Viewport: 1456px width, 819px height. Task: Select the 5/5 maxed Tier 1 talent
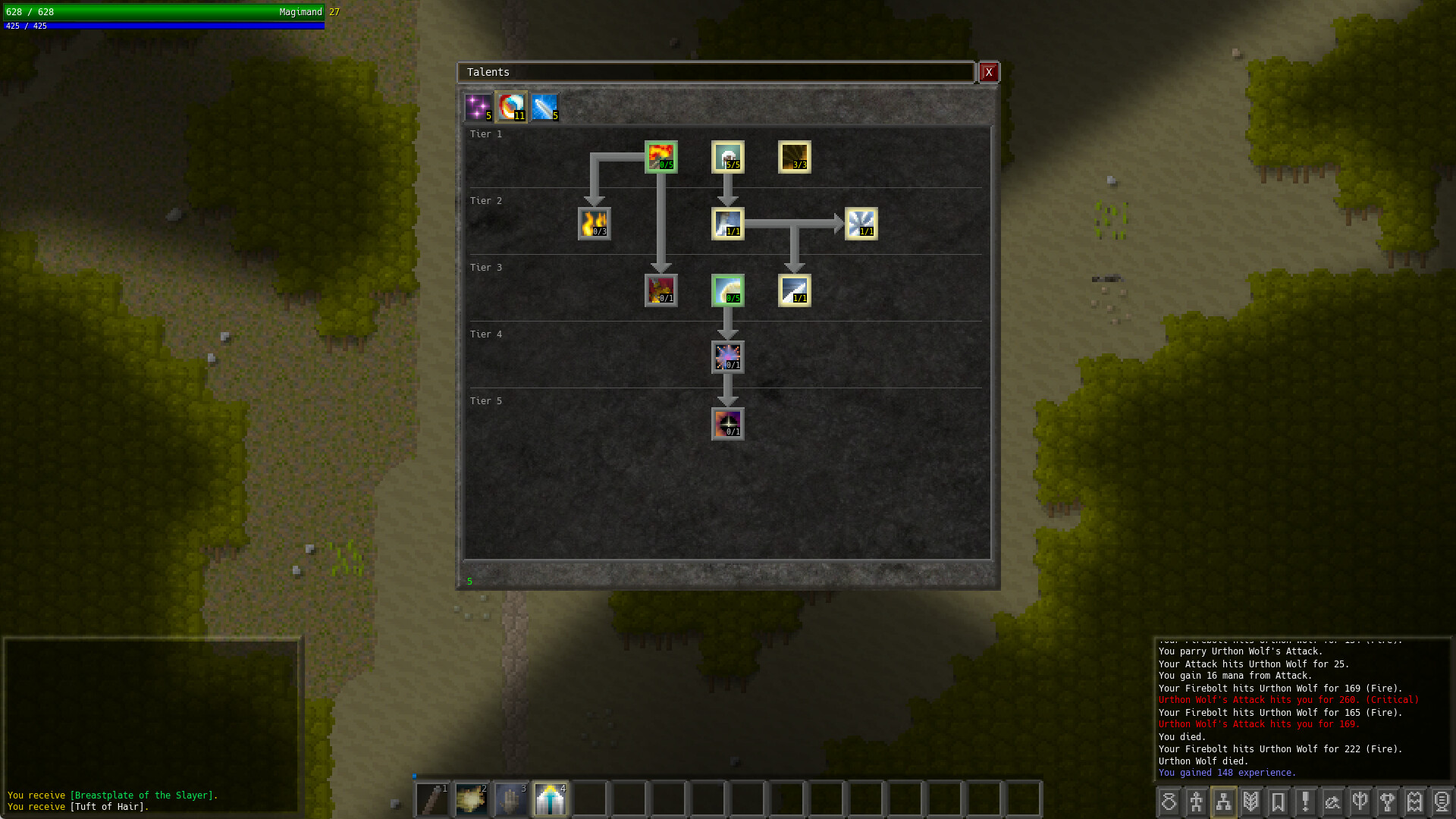tap(727, 157)
